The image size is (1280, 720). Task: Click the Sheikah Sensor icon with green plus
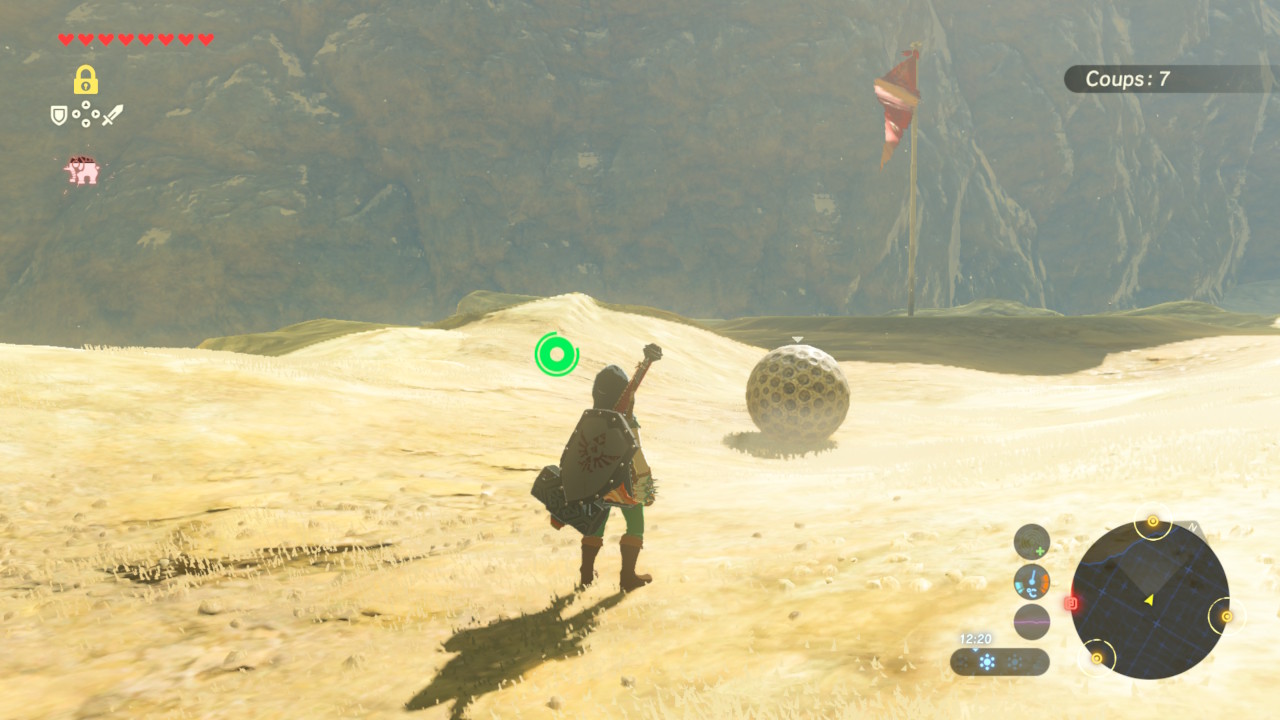pos(1032,542)
